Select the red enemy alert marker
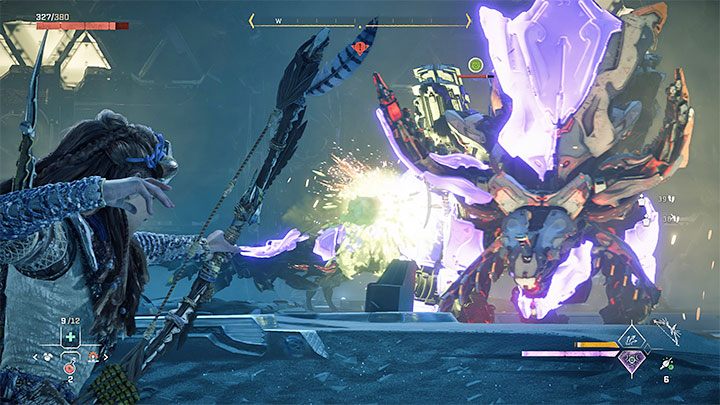 (x=359, y=46)
